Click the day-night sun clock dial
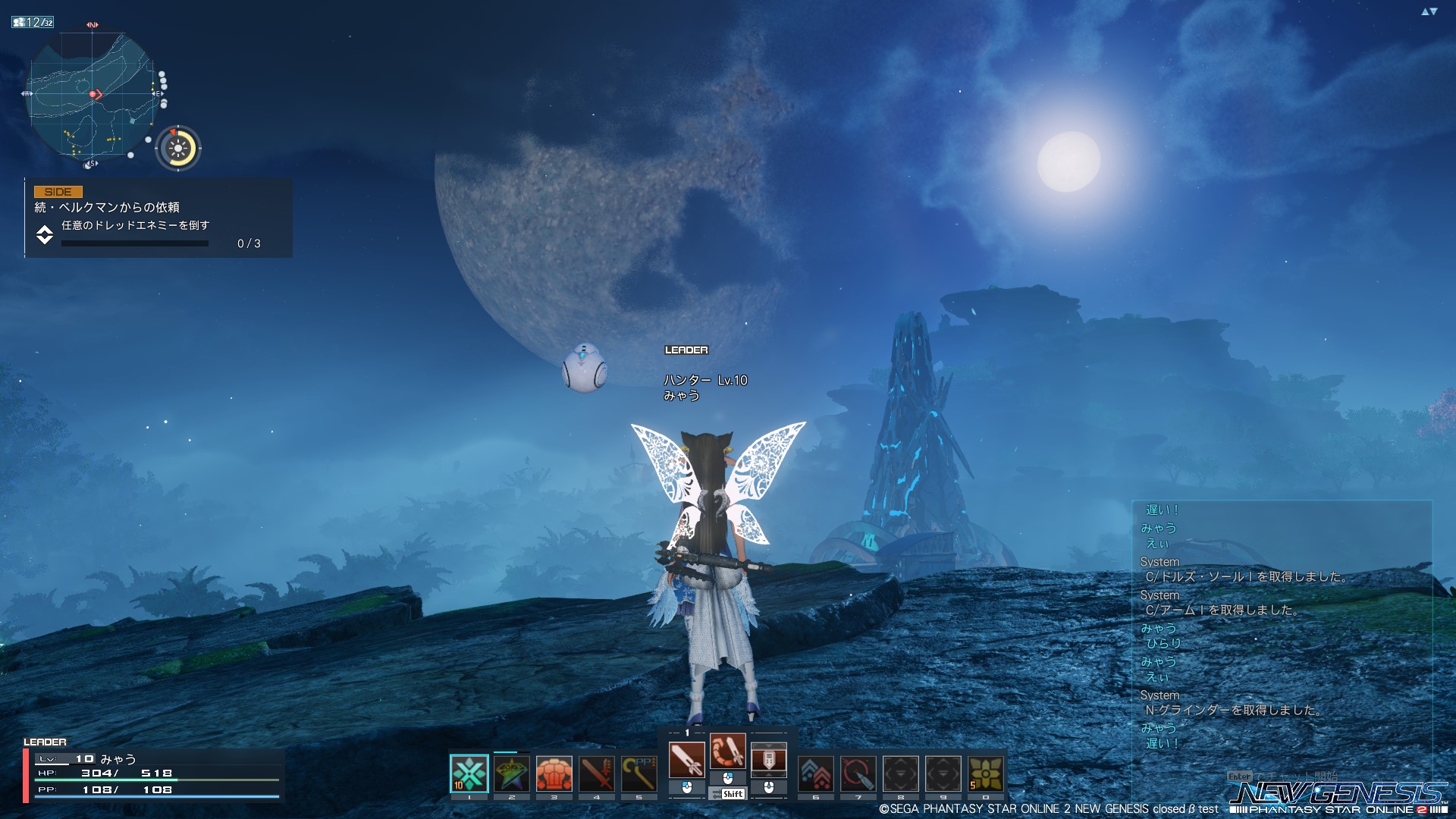 178,148
